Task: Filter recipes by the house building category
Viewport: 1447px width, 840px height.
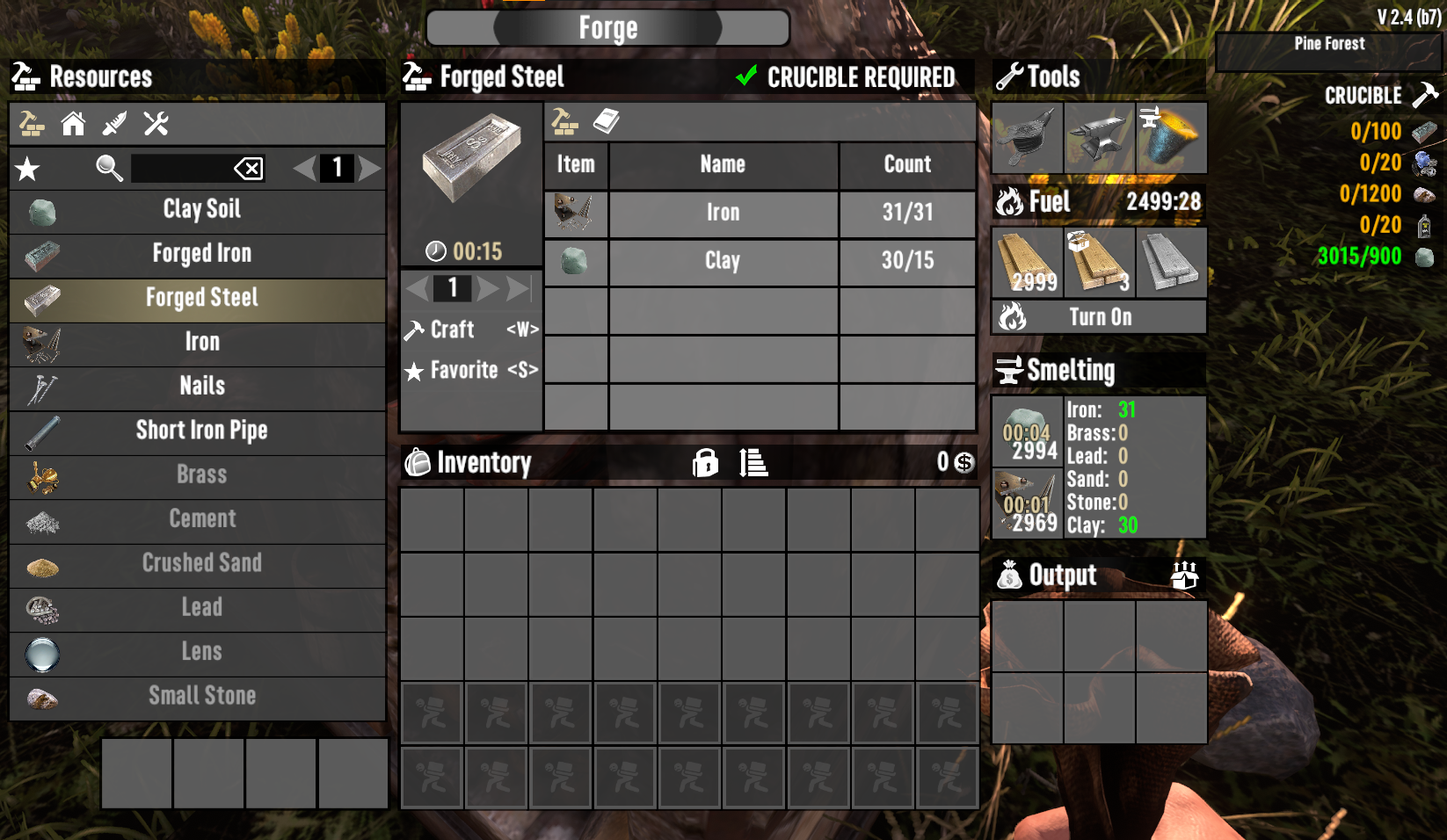Action: 73,124
